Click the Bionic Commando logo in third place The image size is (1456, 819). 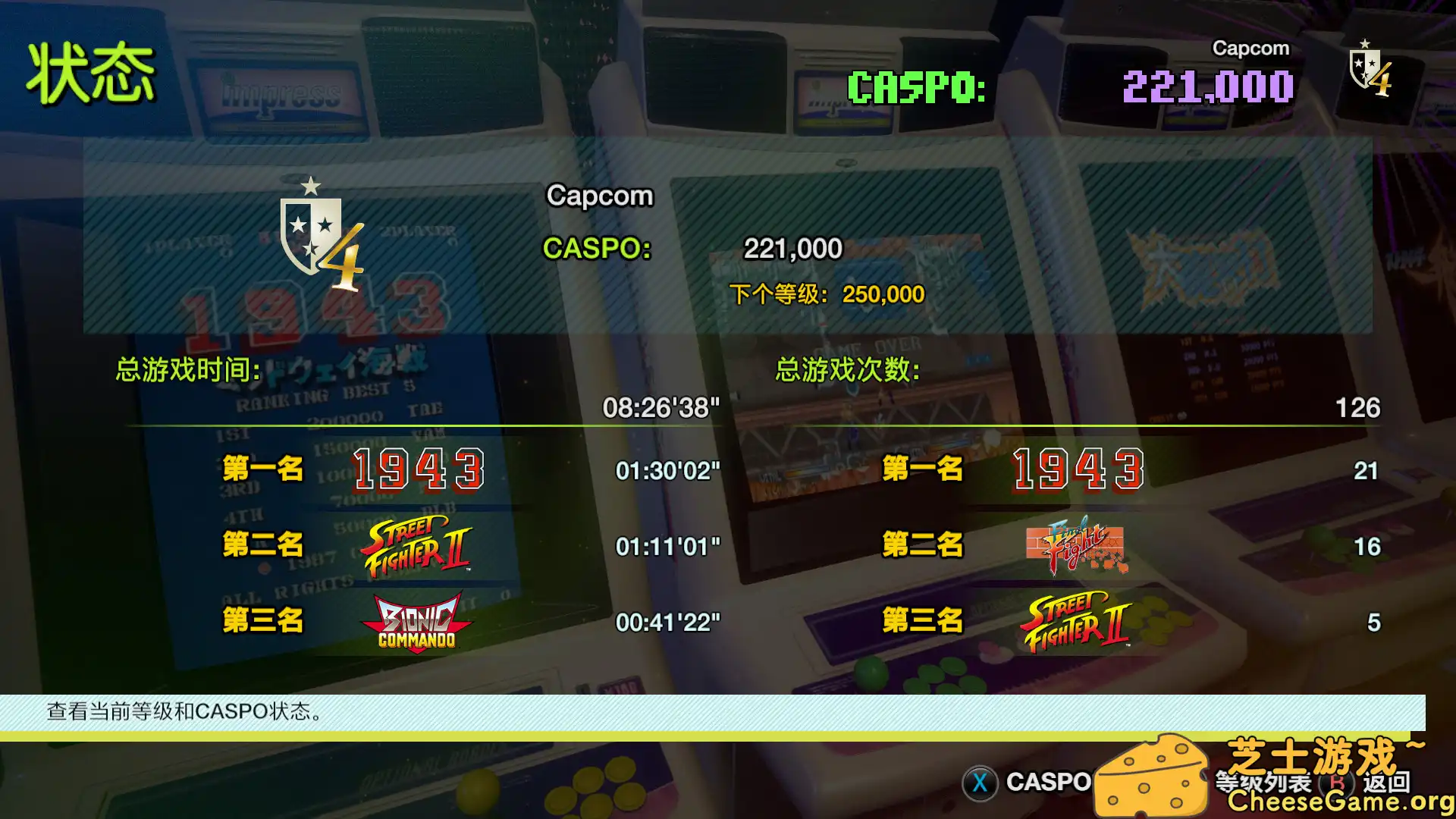tap(418, 622)
